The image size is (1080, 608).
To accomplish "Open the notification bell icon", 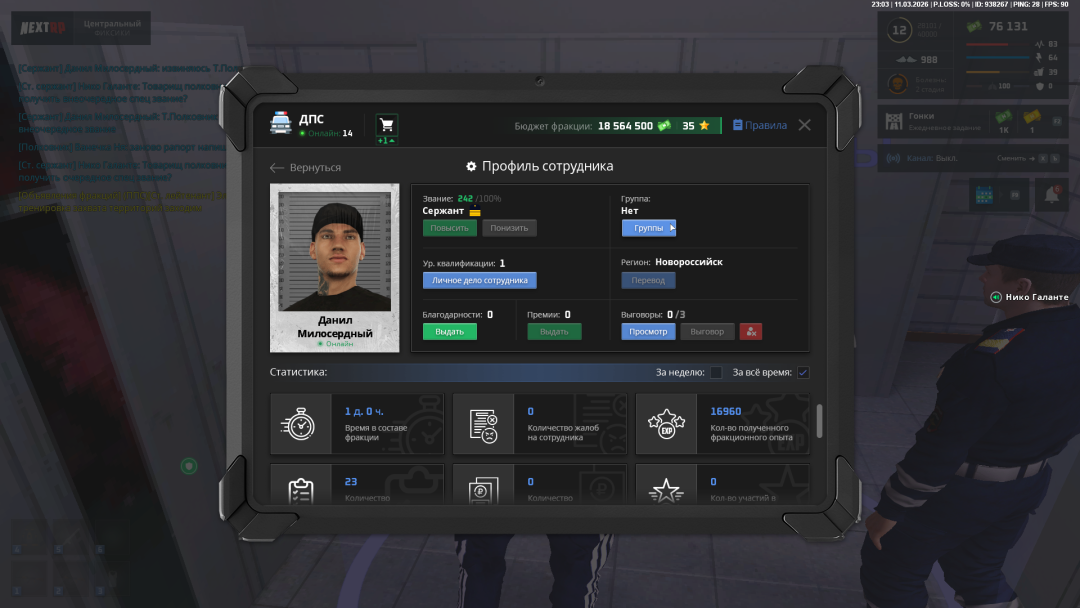I will (x=1052, y=195).
